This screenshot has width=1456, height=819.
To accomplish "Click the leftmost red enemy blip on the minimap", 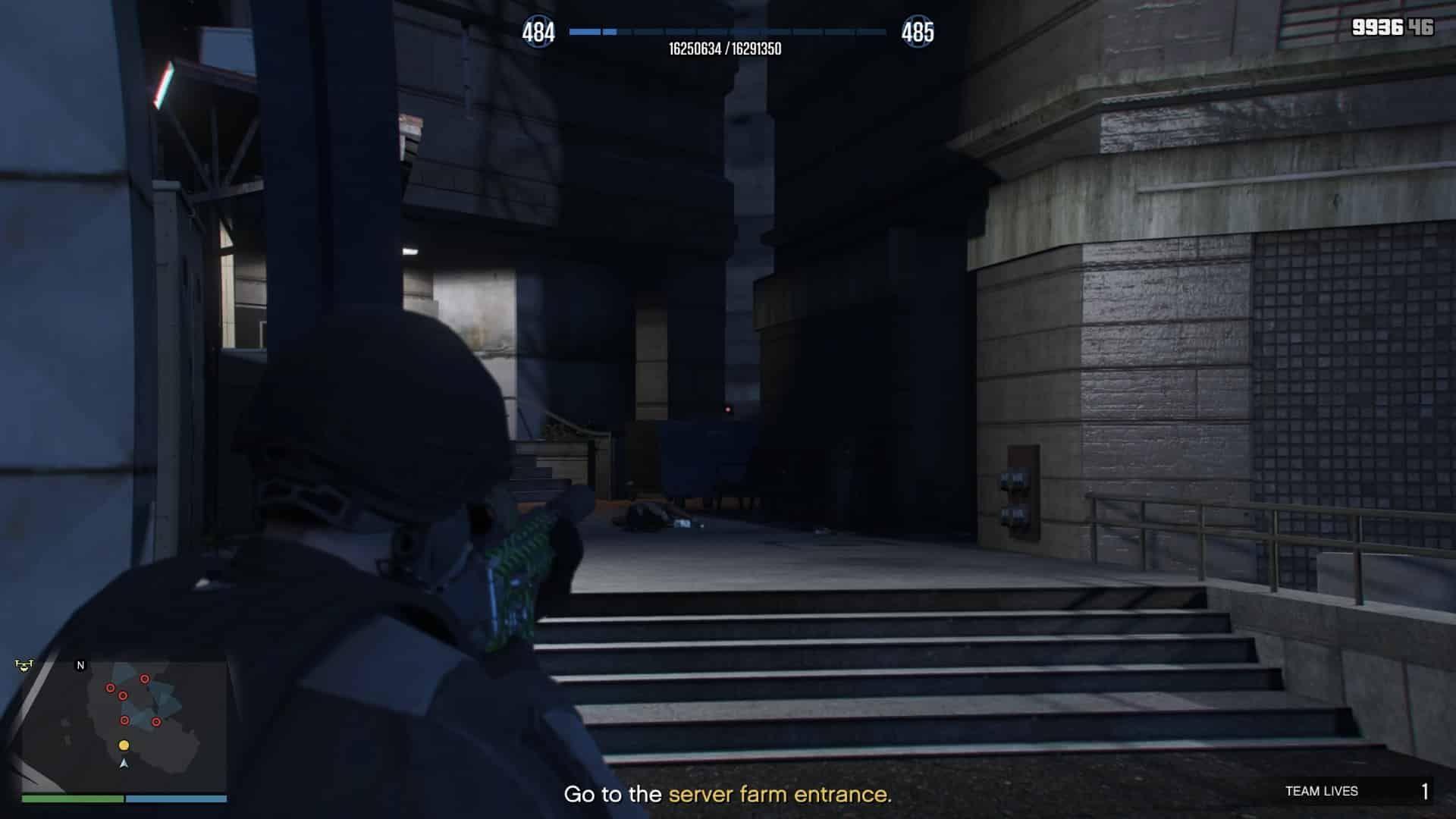I will coord(111,687).
